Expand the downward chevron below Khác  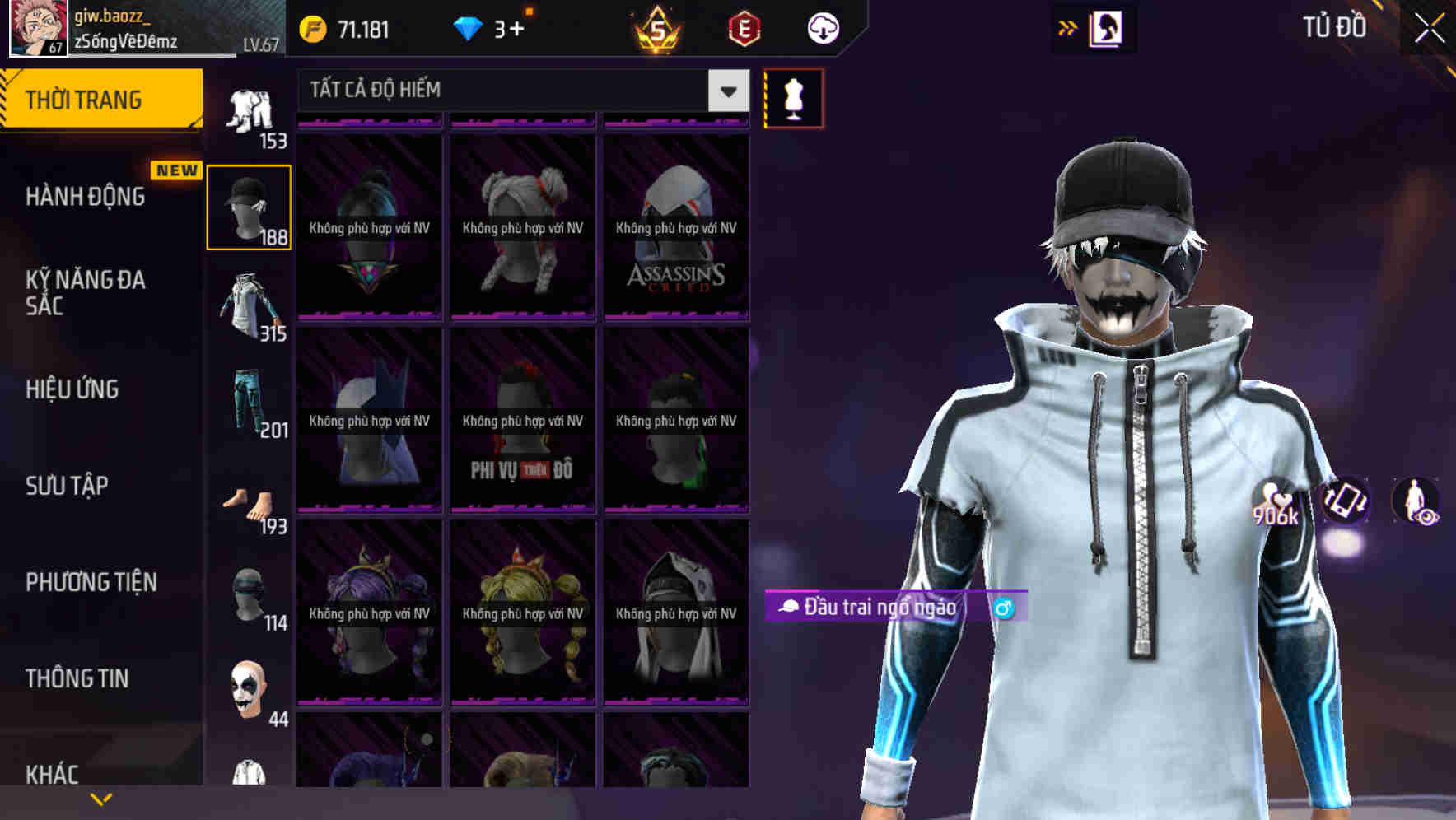click(100, 799)
